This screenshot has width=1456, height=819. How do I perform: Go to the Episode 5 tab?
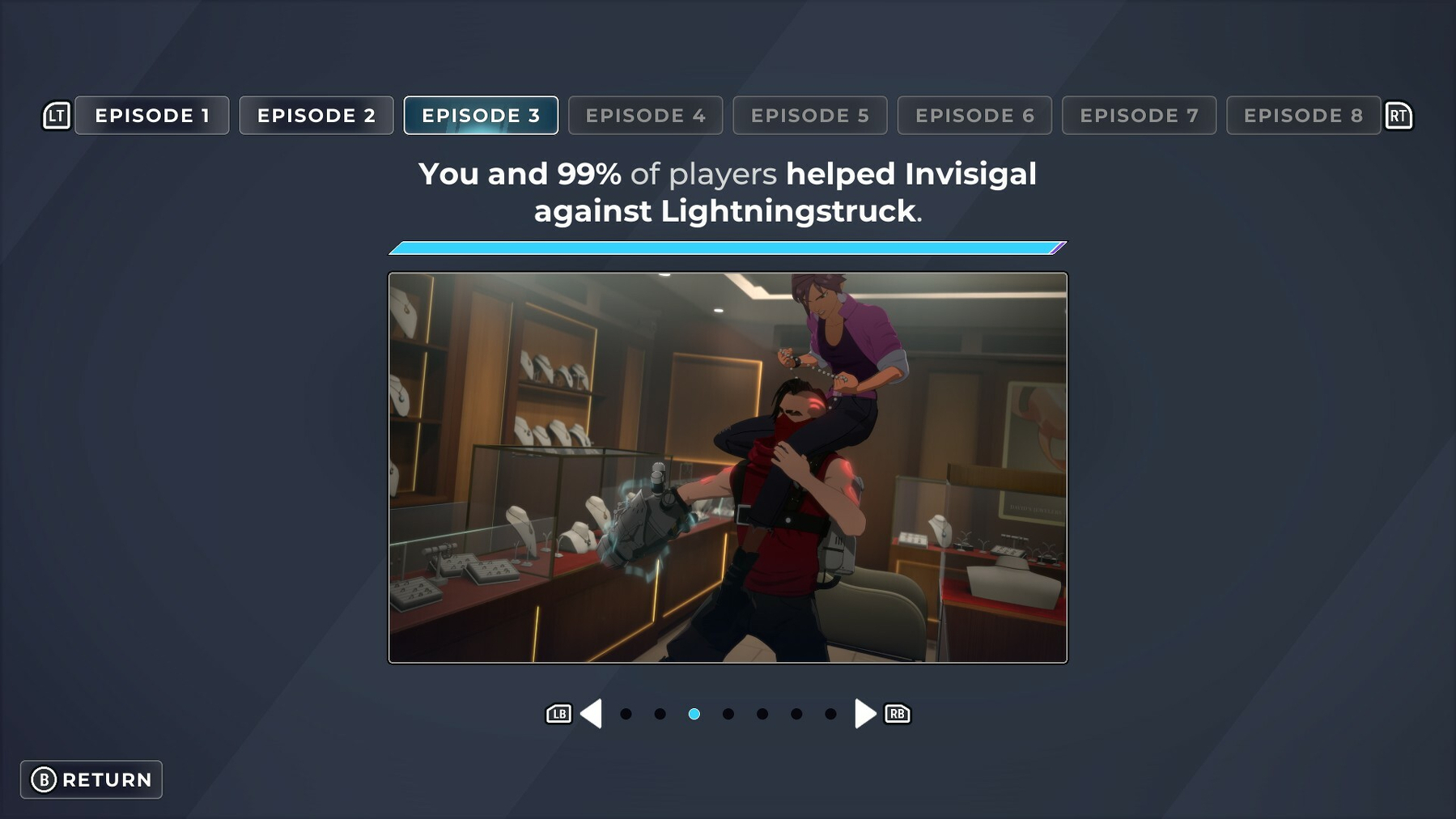coord(809,116)
